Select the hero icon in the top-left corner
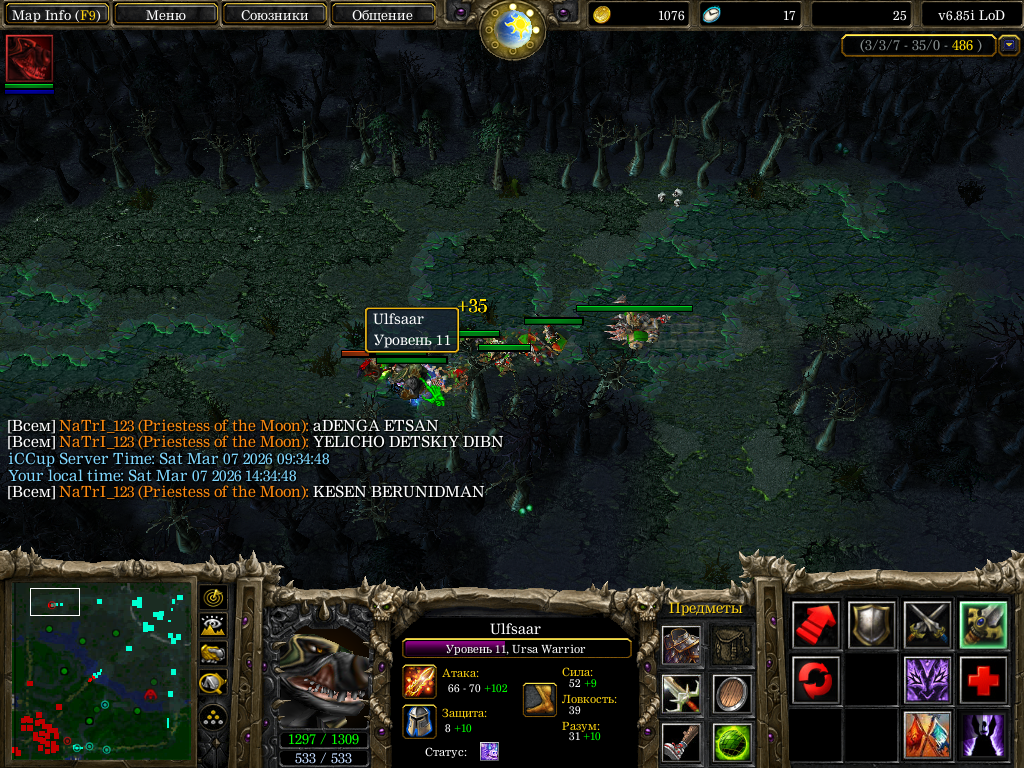This screenshot has height=768, width=1024. point(29,58)
